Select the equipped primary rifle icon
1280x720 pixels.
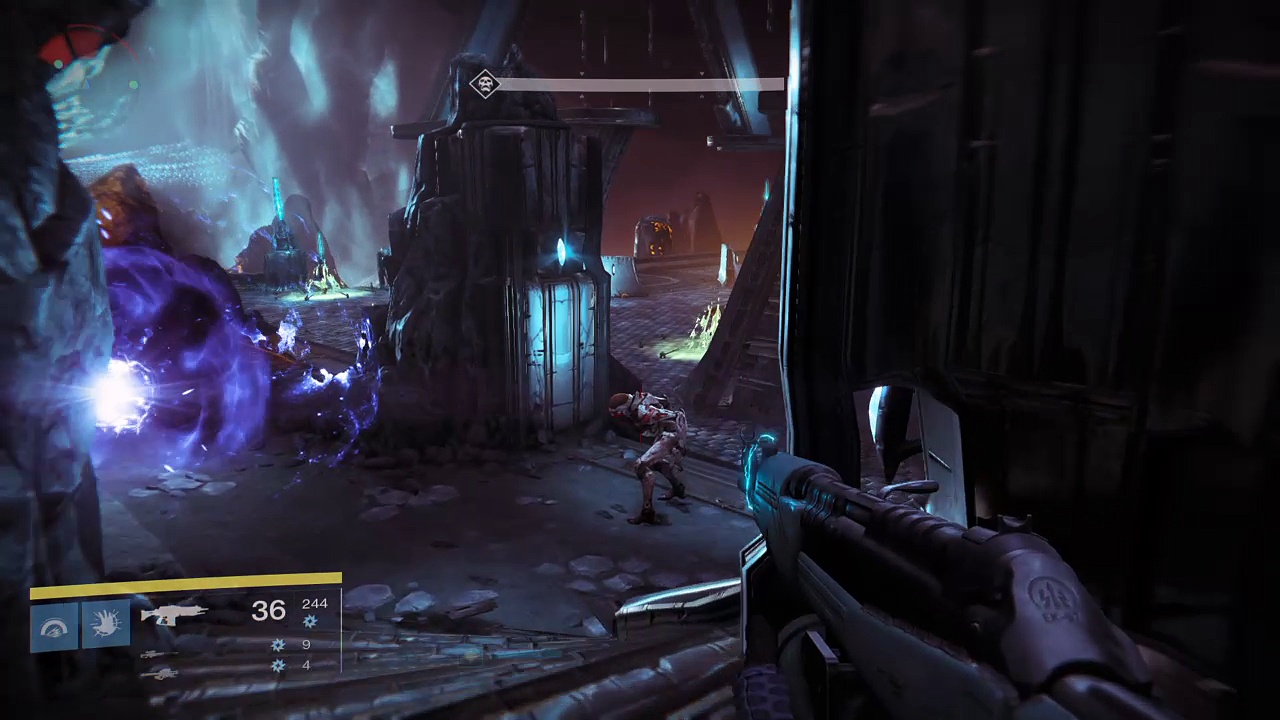pyautogui.click(x=174, y=614)
